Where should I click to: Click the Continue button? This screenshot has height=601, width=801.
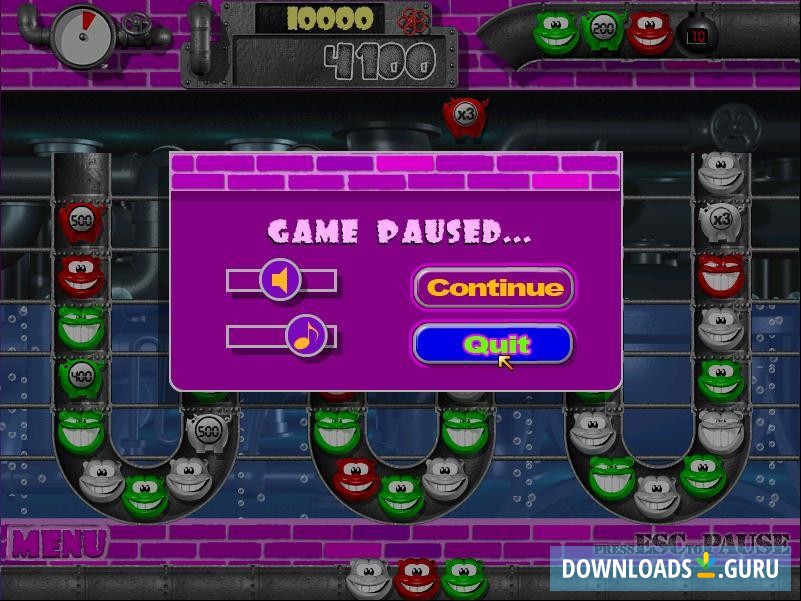494,288
